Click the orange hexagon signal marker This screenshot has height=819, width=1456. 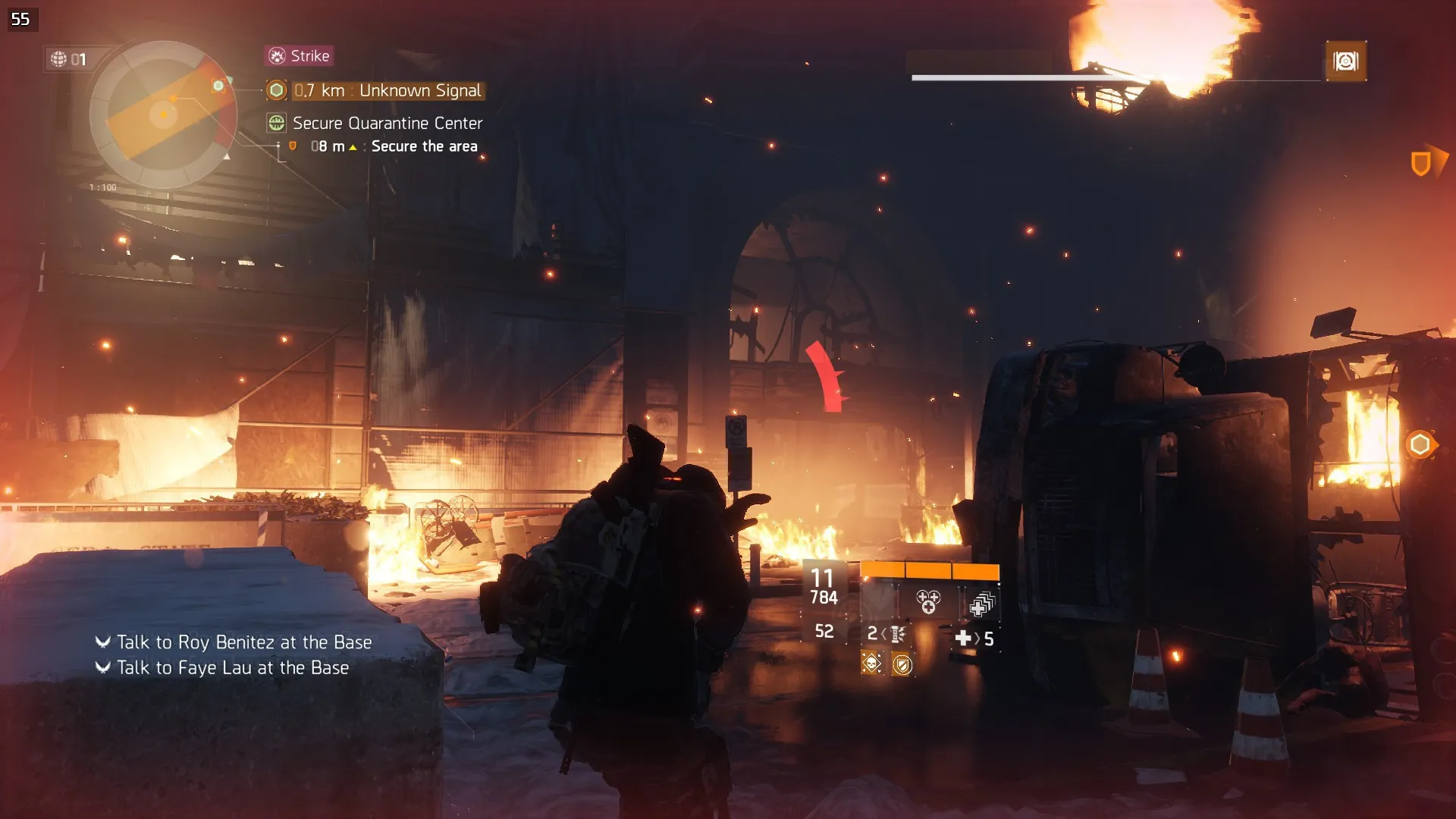point(1420,444)
